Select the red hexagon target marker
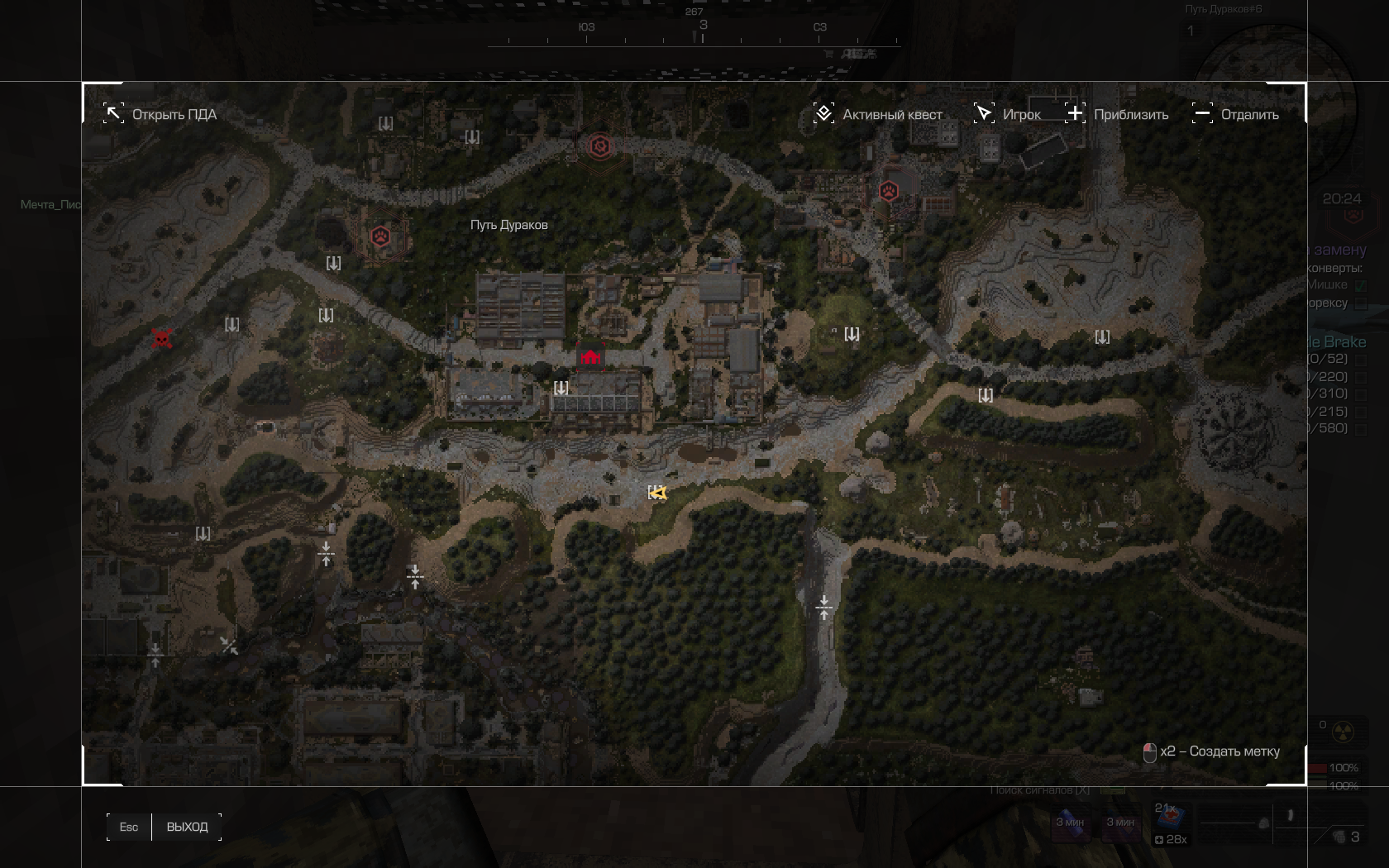1389x868 pixels. [x=600, y=147]
